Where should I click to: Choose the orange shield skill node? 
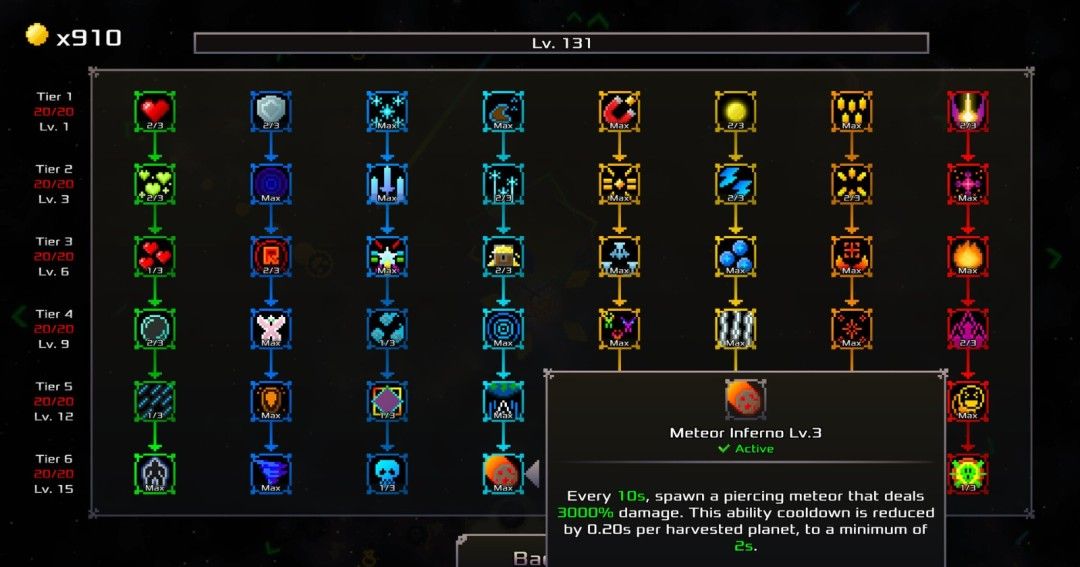point(271,401)
